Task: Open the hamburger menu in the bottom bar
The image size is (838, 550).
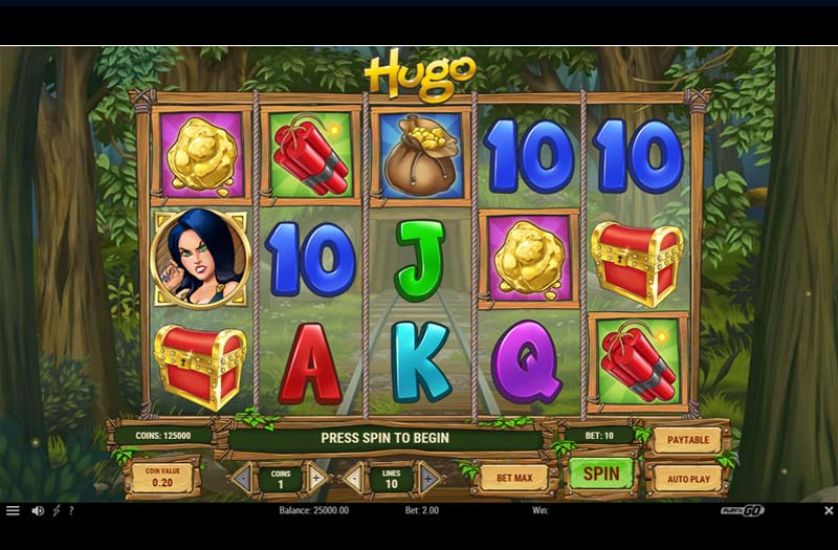Action: pos(13,511)
